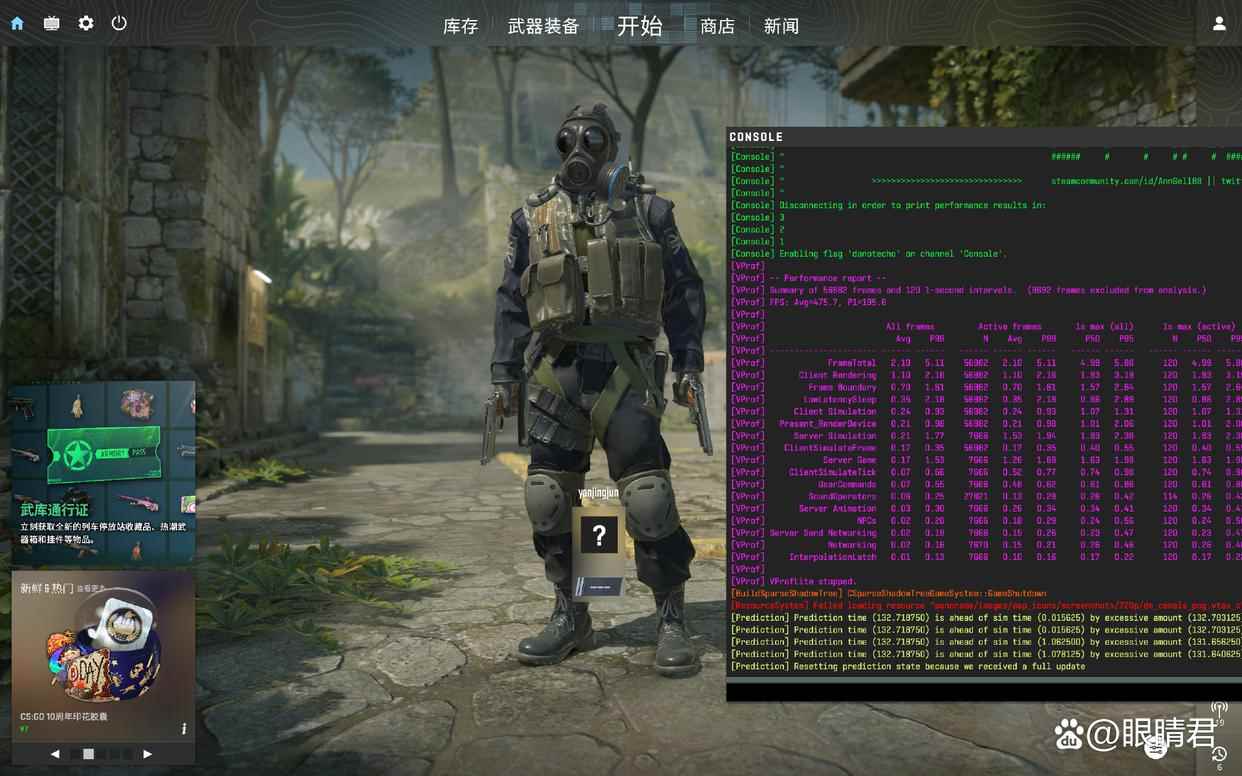Viewport: 1242px width, 776px height.
Task: Switch to the 新闻 news tab
Action: pyautogui.click(x=781, y=26)
